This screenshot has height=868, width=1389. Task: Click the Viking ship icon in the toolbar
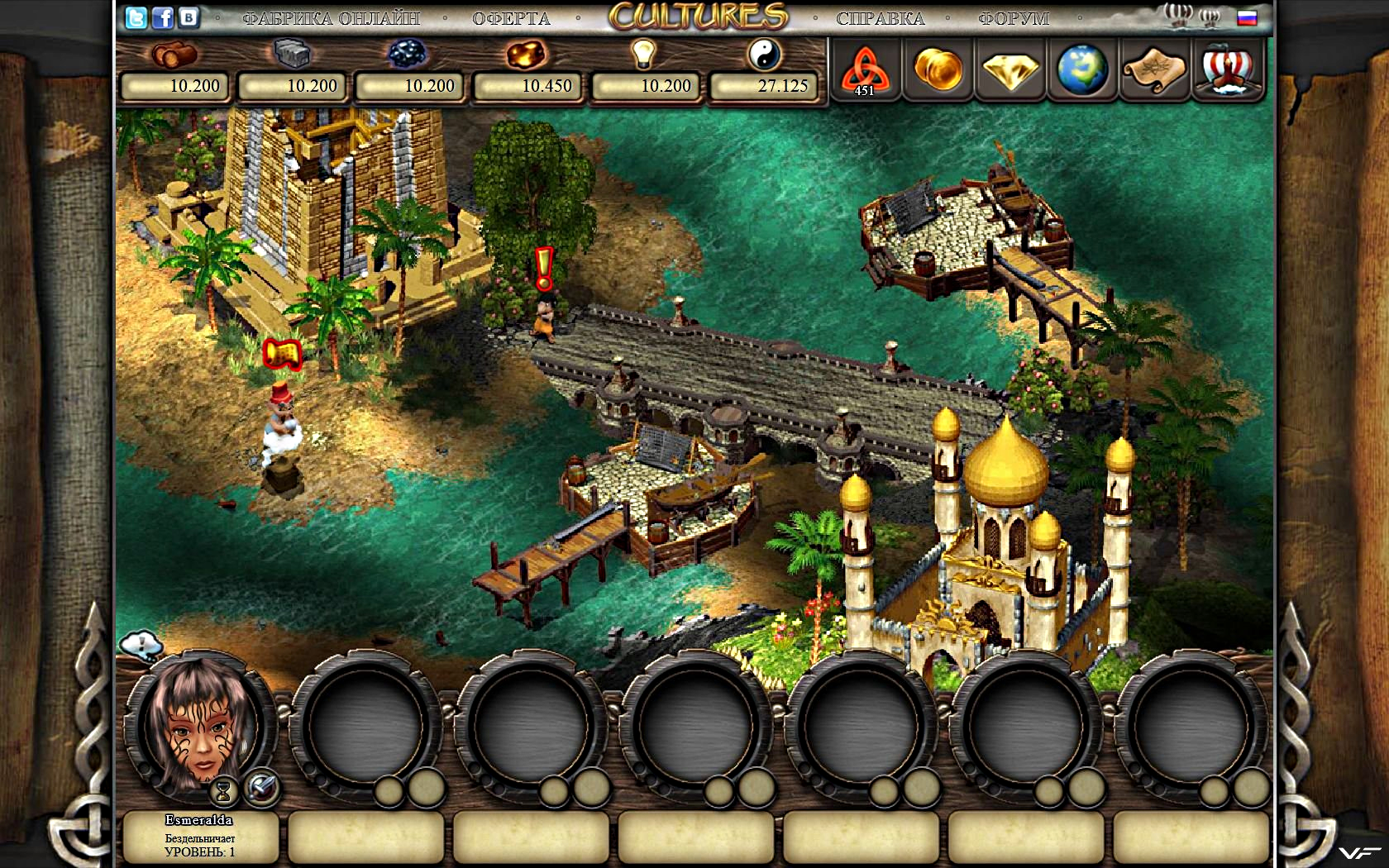(x=1228, y=69)
